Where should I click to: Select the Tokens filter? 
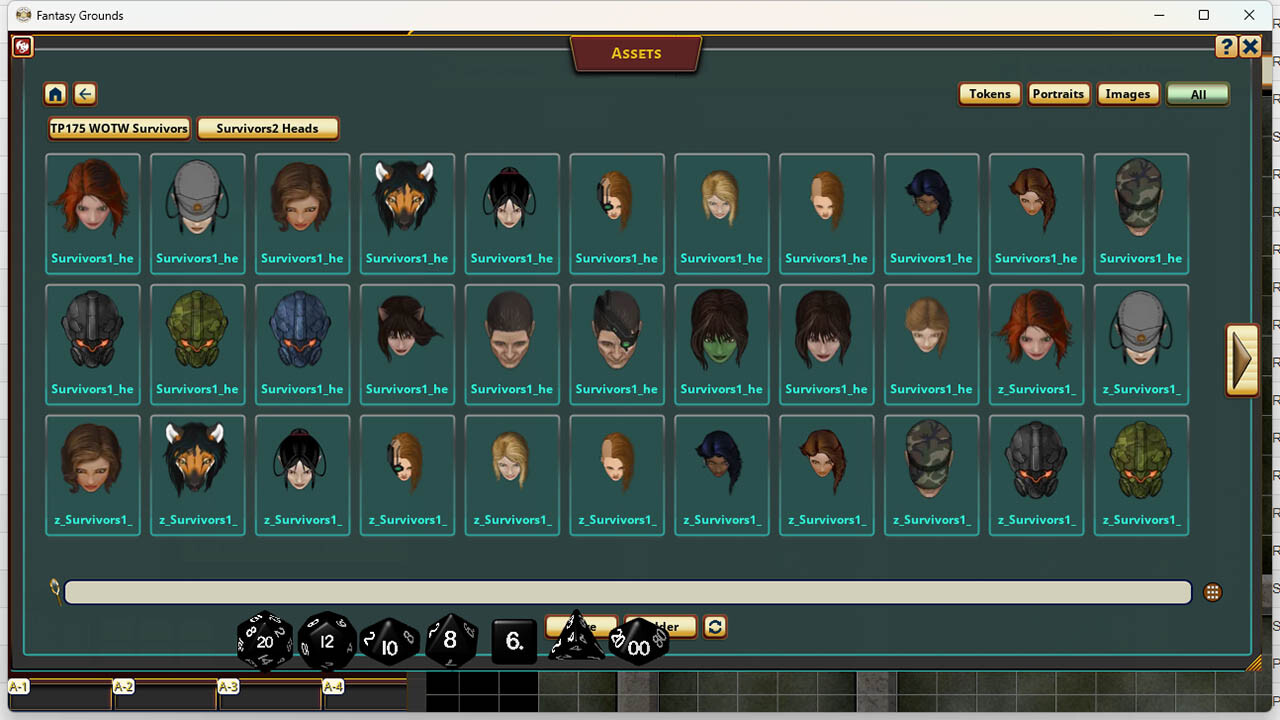(989, 93)
